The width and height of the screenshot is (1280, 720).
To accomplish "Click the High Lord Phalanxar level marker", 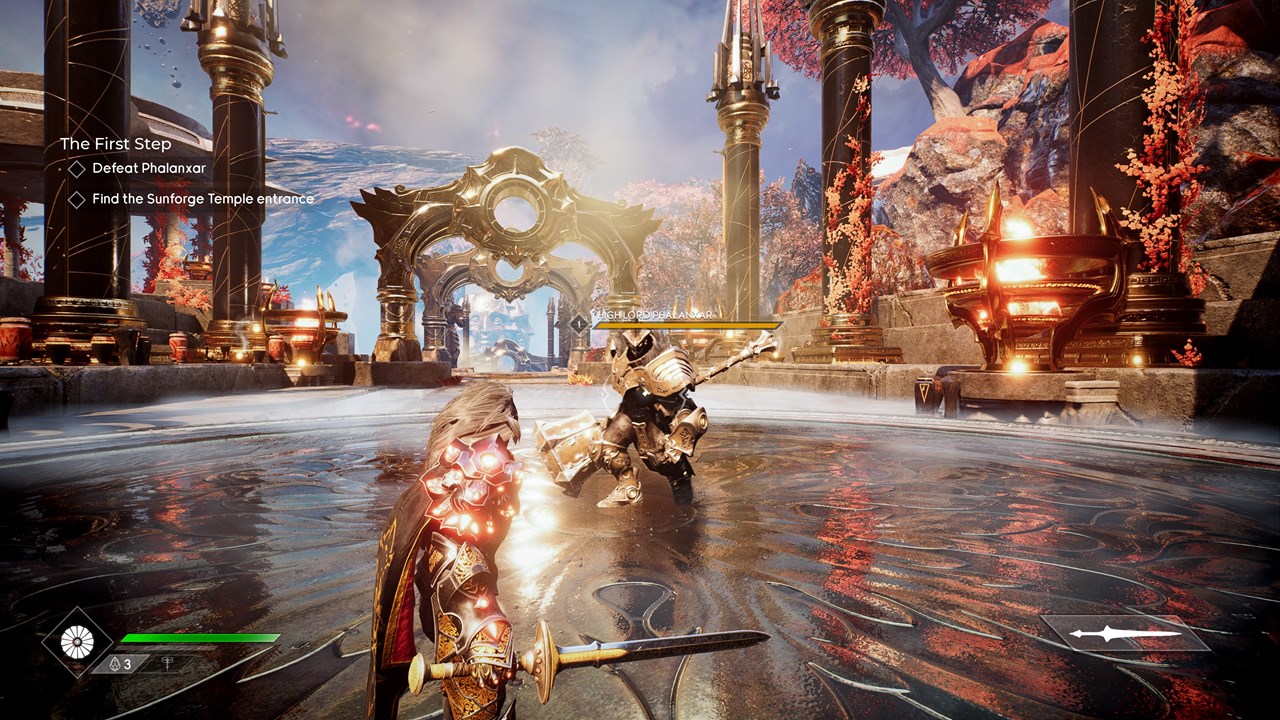I will point(578,323).
